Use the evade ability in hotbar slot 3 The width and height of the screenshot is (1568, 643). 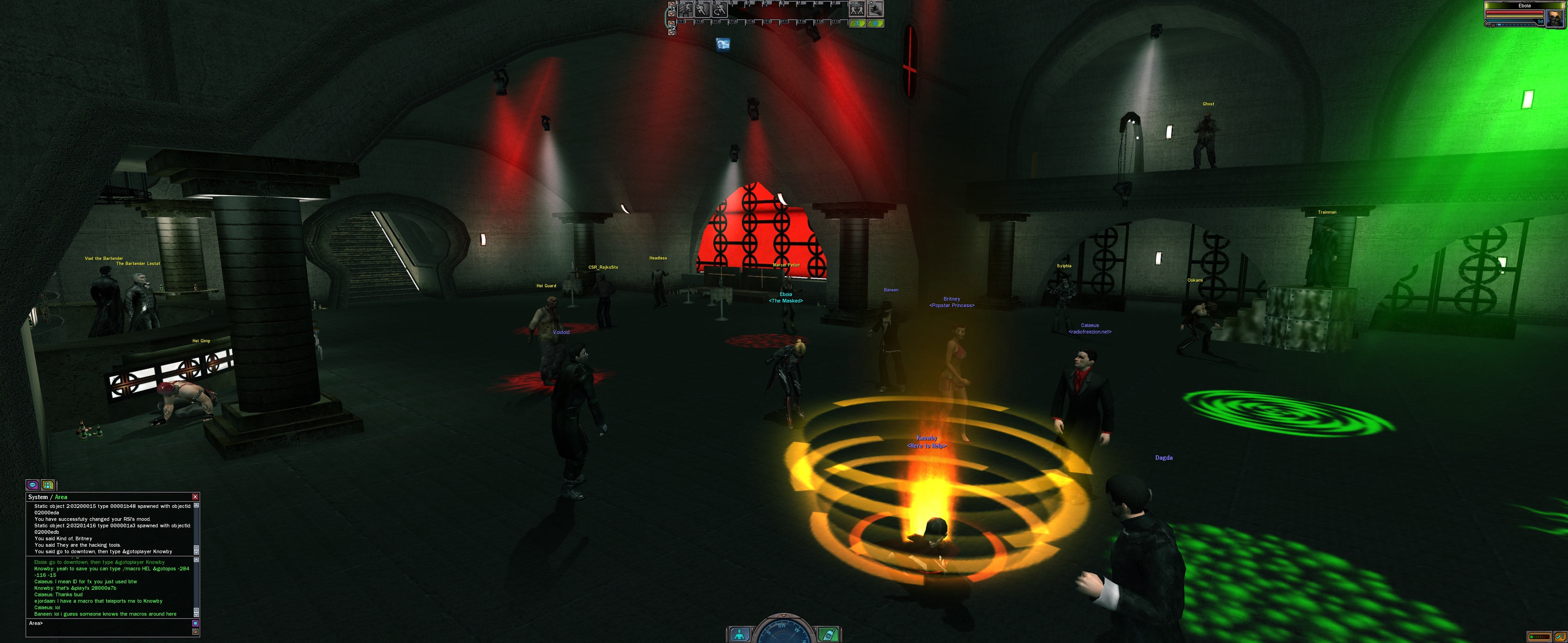tap(720, 9)
